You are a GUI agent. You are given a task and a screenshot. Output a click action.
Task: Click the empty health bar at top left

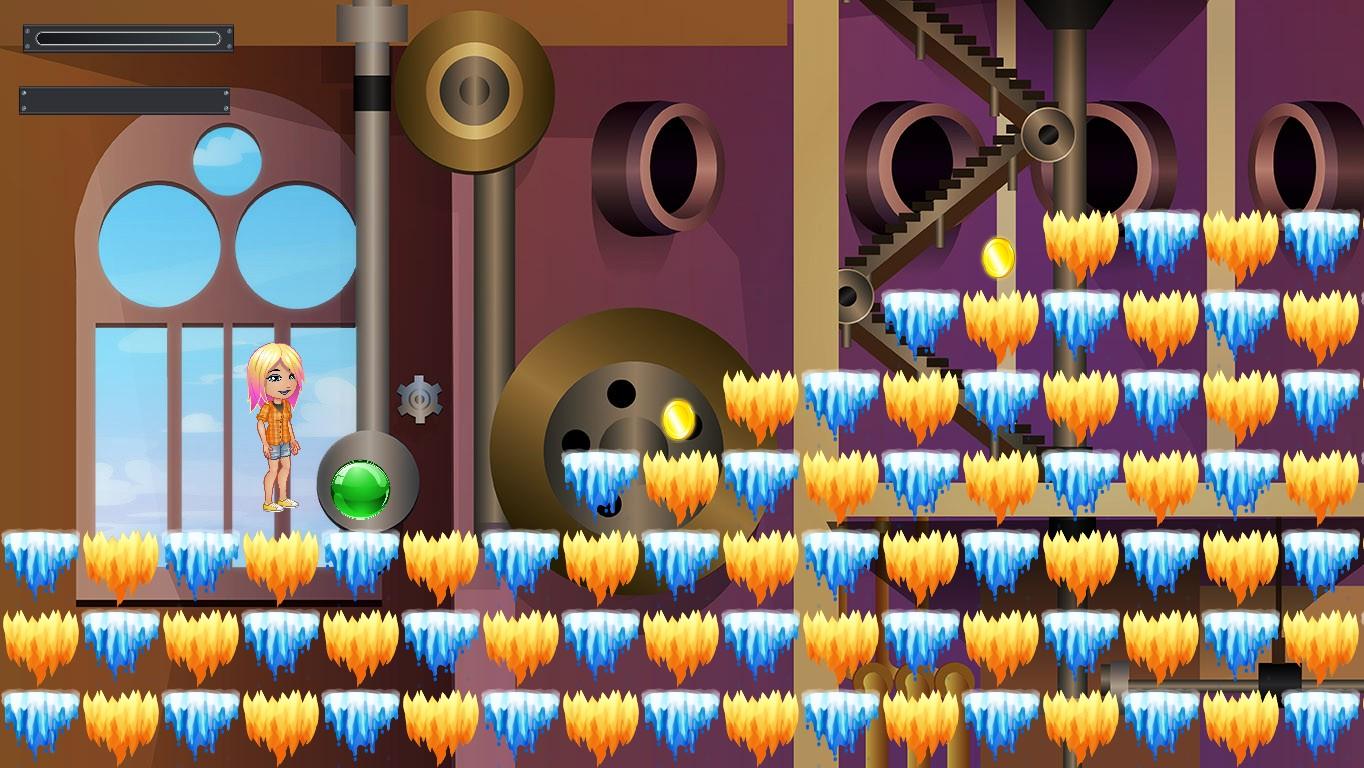(128, 37)
